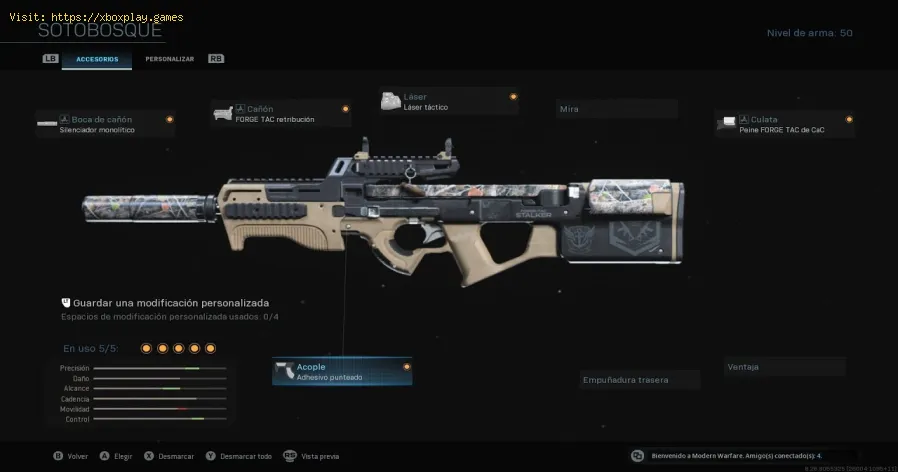Open the empty Ventaja slot
898x472 pixels.
coord(784,367)
